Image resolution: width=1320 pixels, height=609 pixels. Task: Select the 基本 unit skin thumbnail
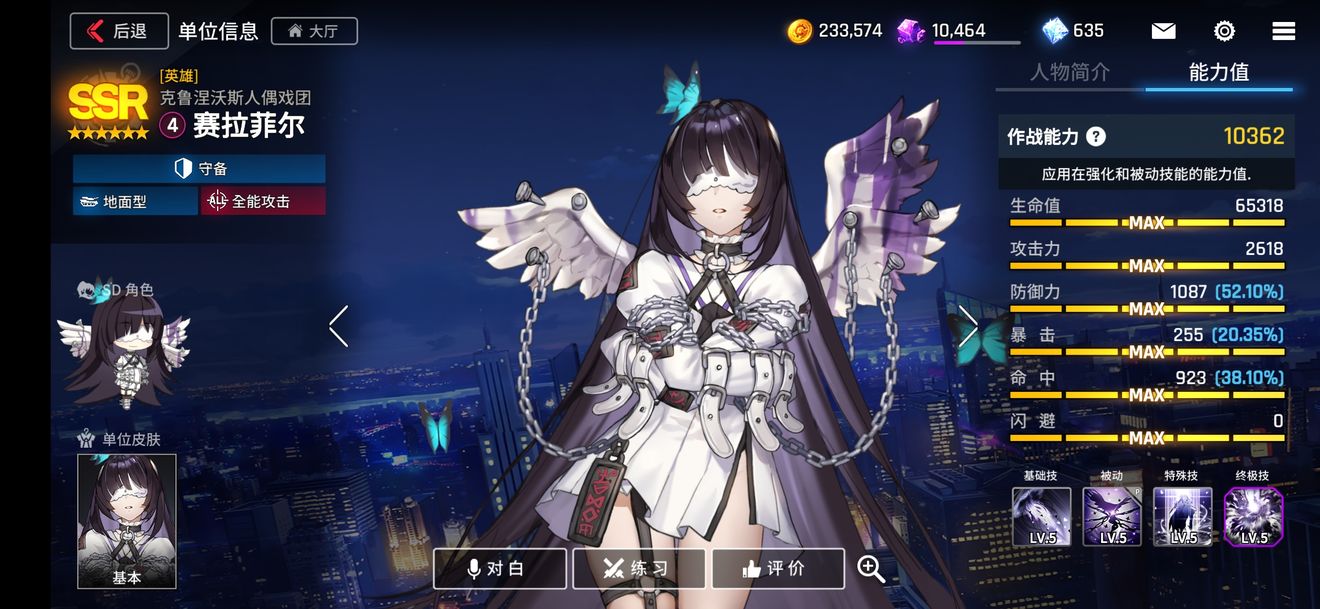(127, 520)
